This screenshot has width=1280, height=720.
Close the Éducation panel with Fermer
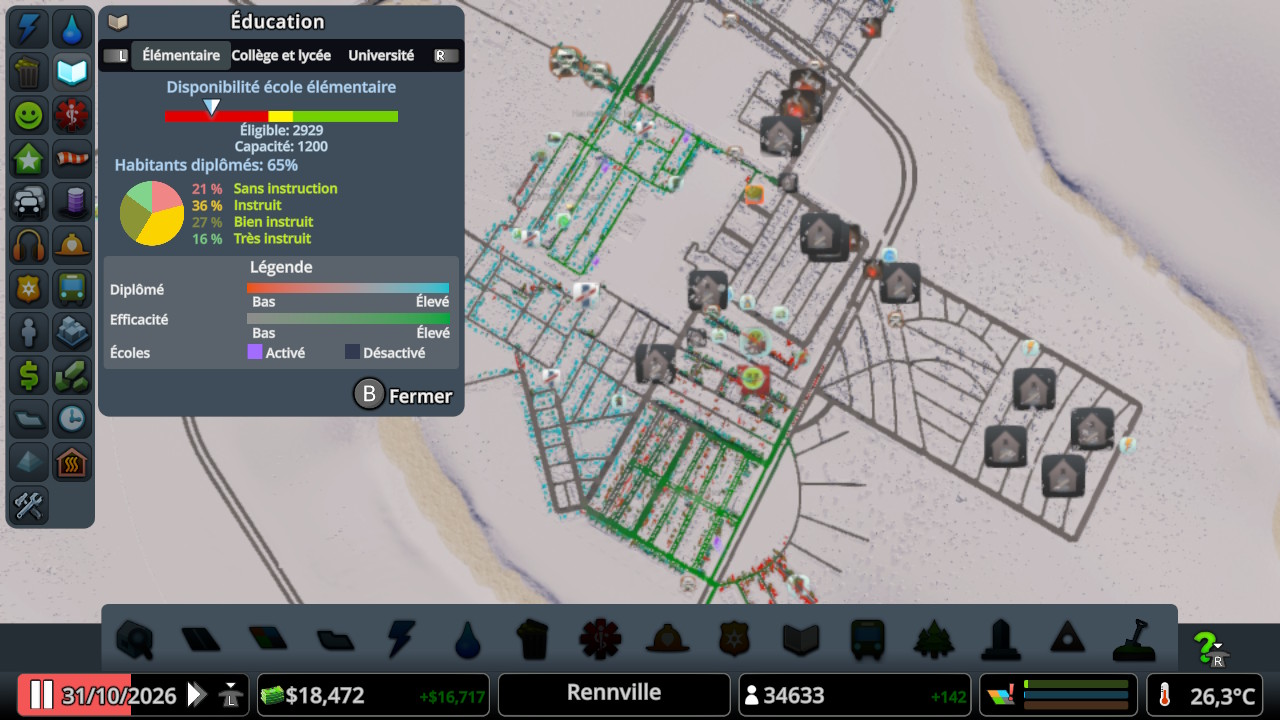[x=404, y=396]
